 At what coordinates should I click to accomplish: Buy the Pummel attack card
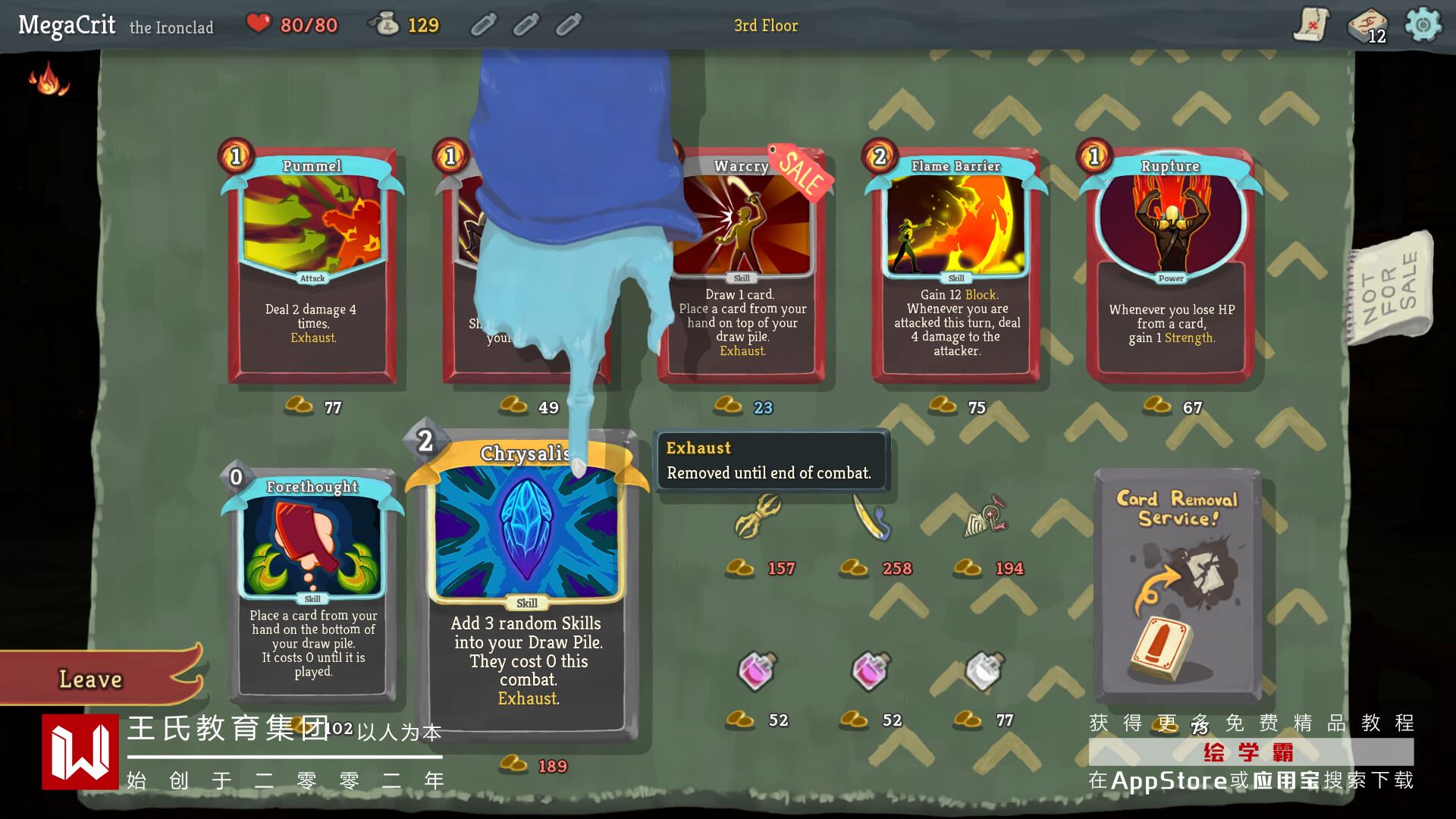click(x=312, y=265)
